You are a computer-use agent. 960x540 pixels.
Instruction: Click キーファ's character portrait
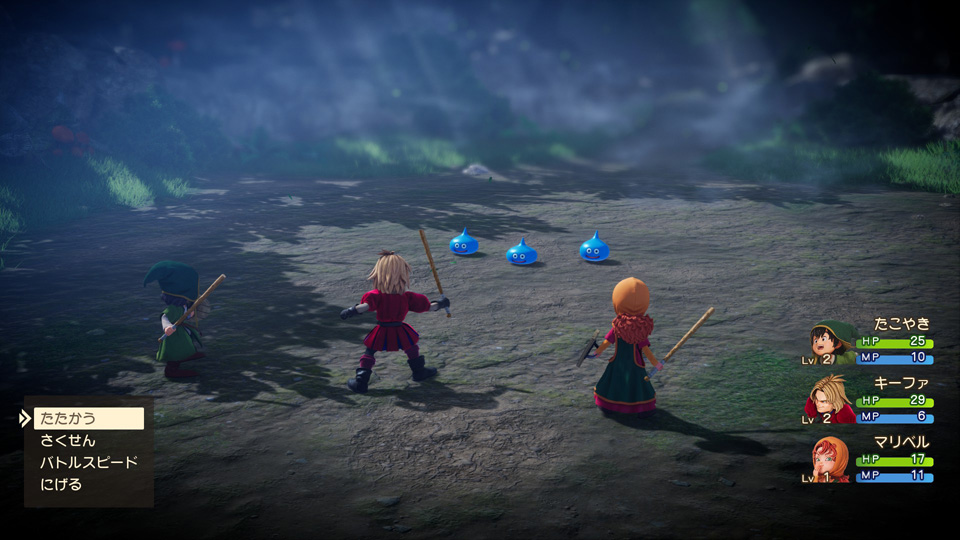tap(829, 398)
